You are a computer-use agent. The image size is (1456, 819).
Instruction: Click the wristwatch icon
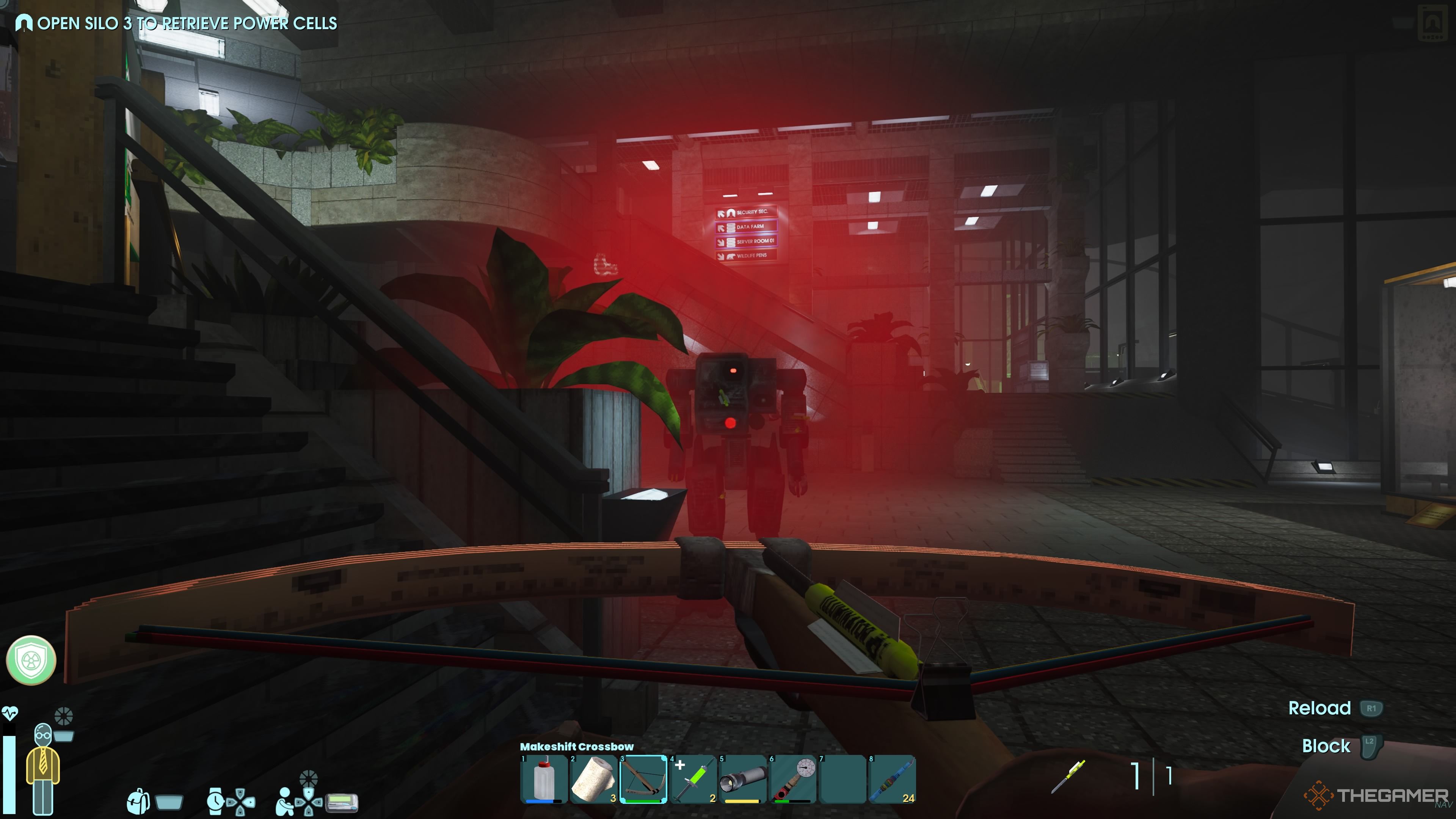215,801
